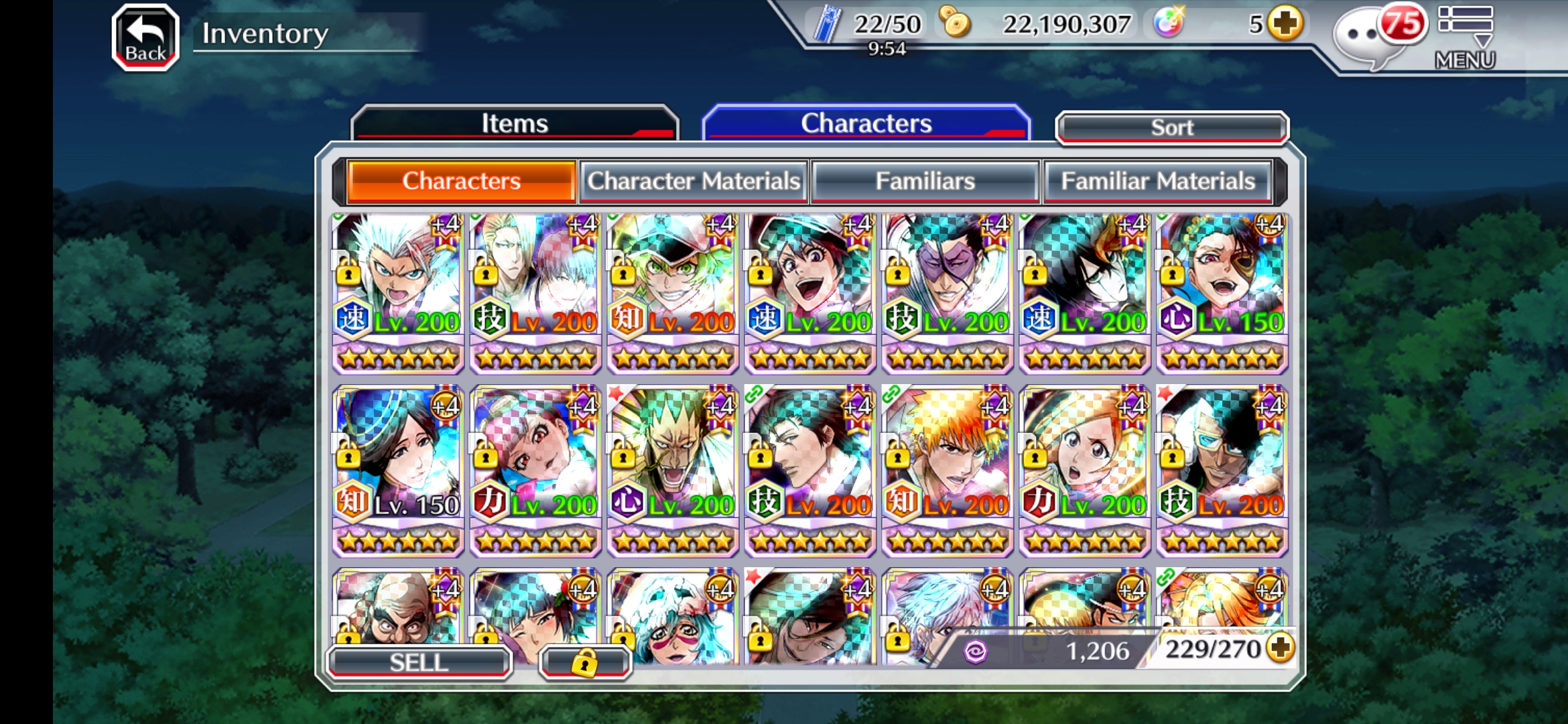Switch to the Items tab
Screen dimensions: 1568x724
pyautogui.click(x=514, y=123)
